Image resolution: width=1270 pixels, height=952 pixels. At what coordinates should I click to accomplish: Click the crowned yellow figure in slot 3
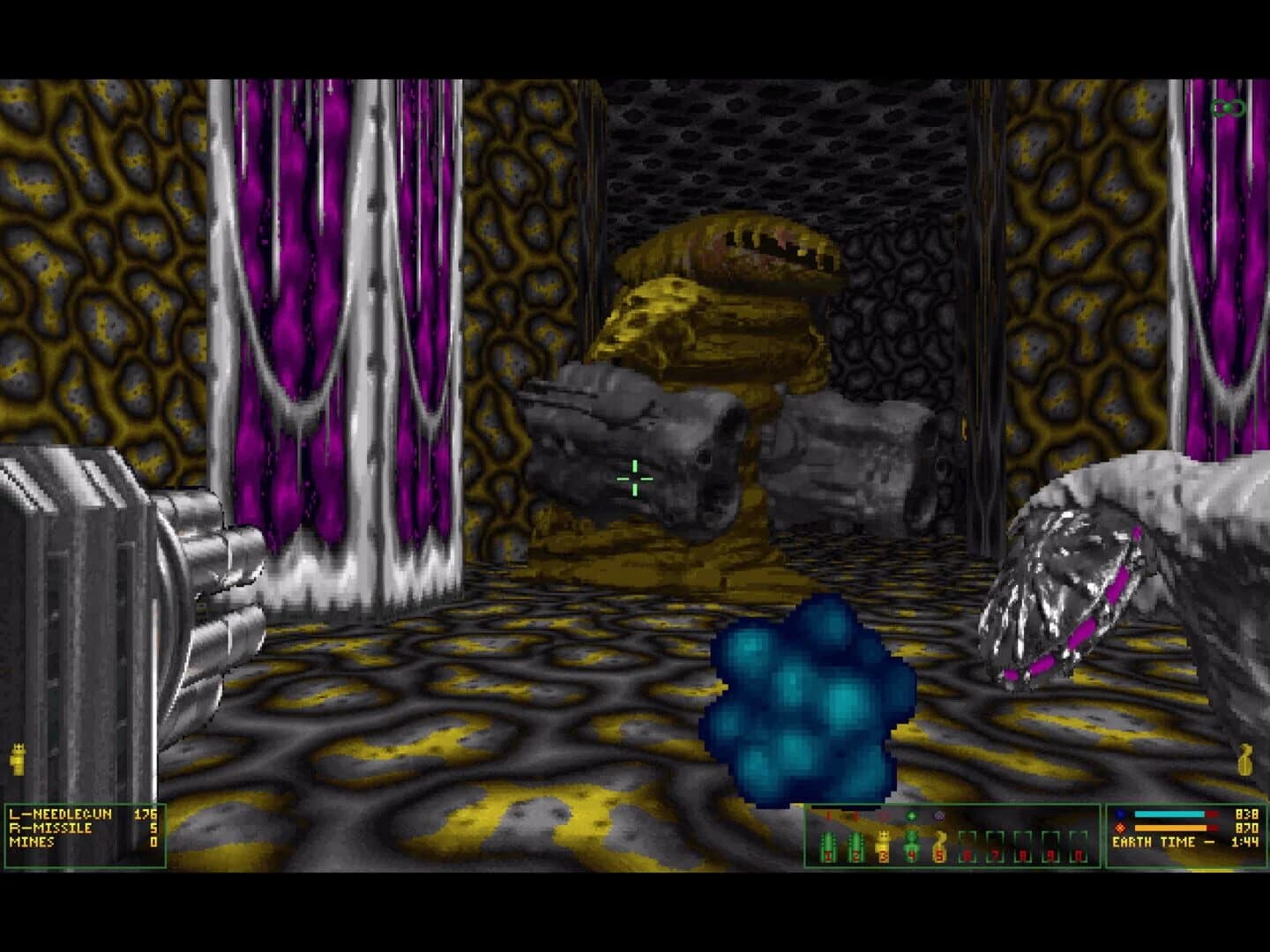pyautogui.click(x=883, y=844)
